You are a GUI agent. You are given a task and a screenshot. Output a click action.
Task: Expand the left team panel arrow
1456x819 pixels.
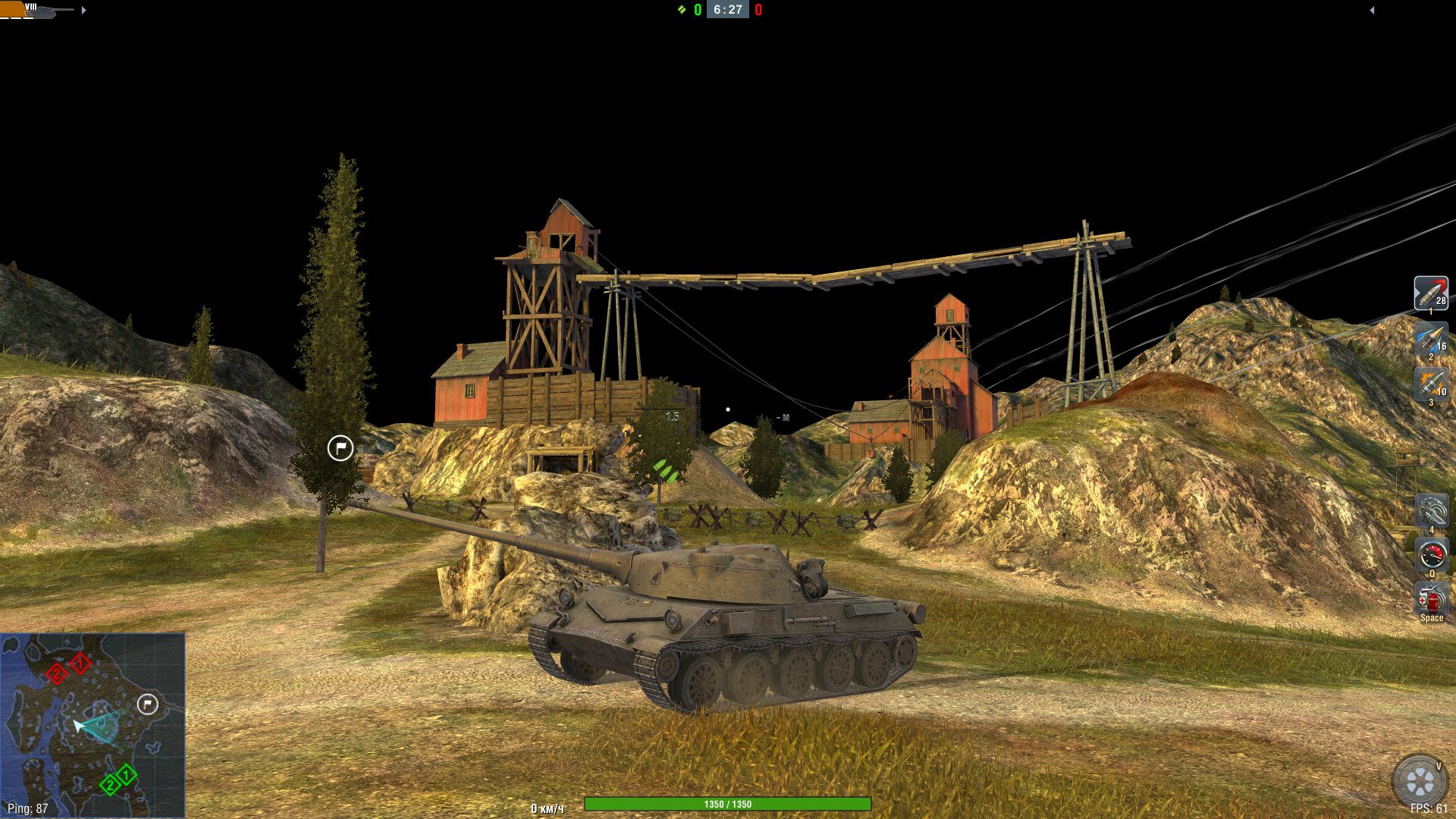click(83, 11)
